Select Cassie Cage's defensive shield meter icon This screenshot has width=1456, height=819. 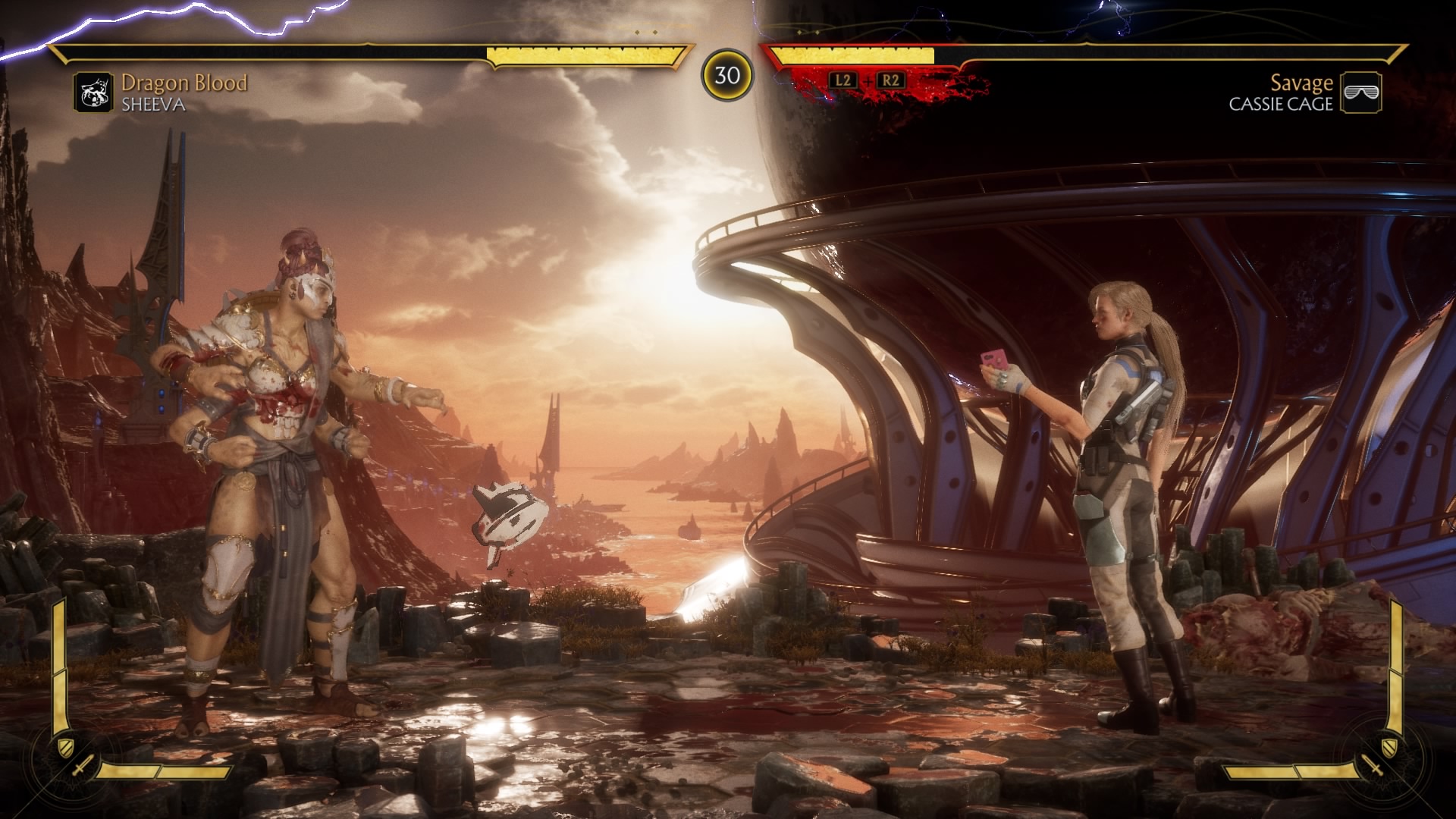click(1389, 747)
